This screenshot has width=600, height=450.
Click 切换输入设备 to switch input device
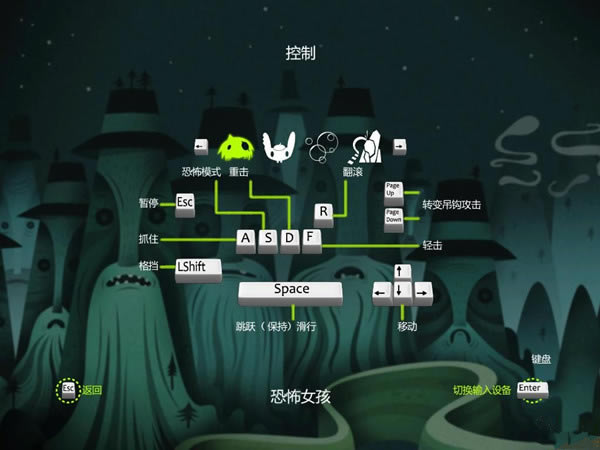[482, 389]
